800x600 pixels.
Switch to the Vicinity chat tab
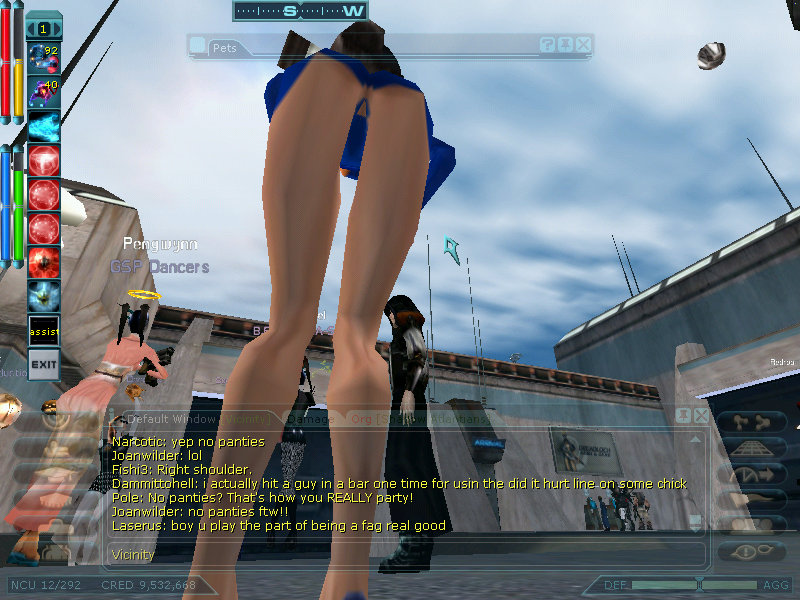pyautogui.click(x=244, y=419)
